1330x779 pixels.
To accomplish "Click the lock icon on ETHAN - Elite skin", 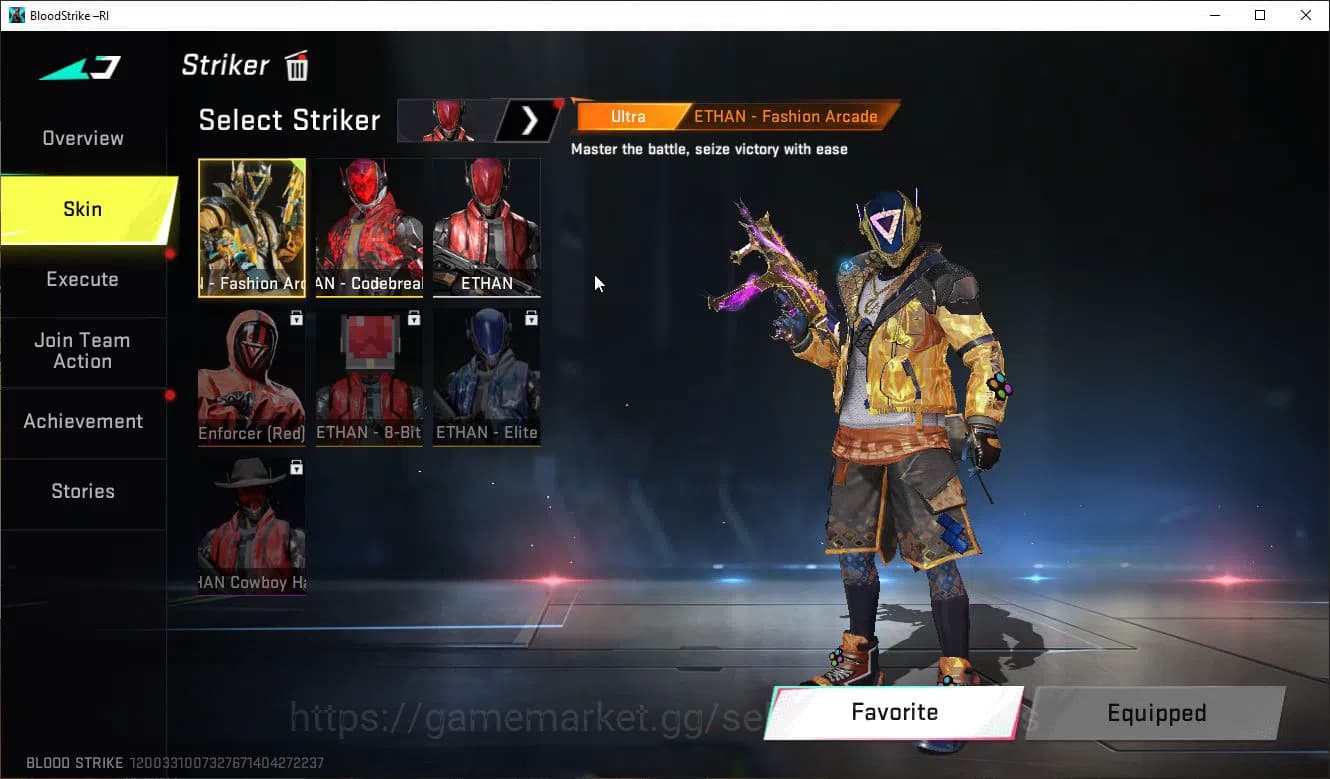I will (x=531, y=317).
